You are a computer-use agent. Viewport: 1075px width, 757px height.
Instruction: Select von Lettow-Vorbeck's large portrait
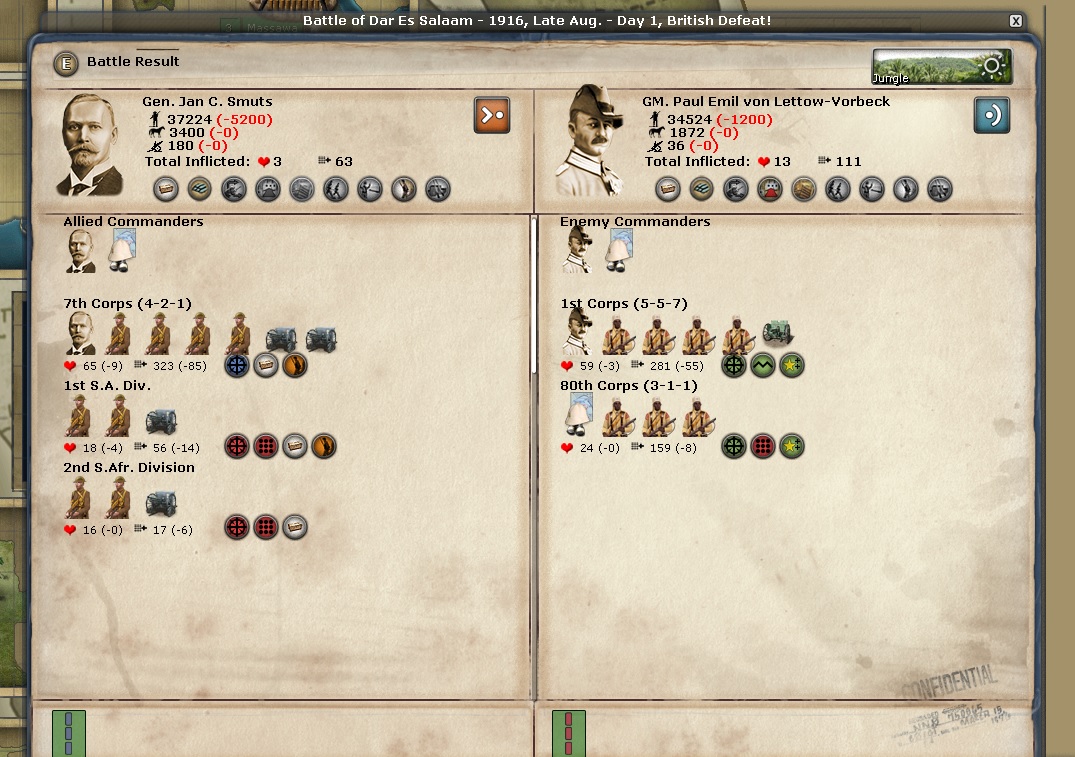(x=594, y=141)
